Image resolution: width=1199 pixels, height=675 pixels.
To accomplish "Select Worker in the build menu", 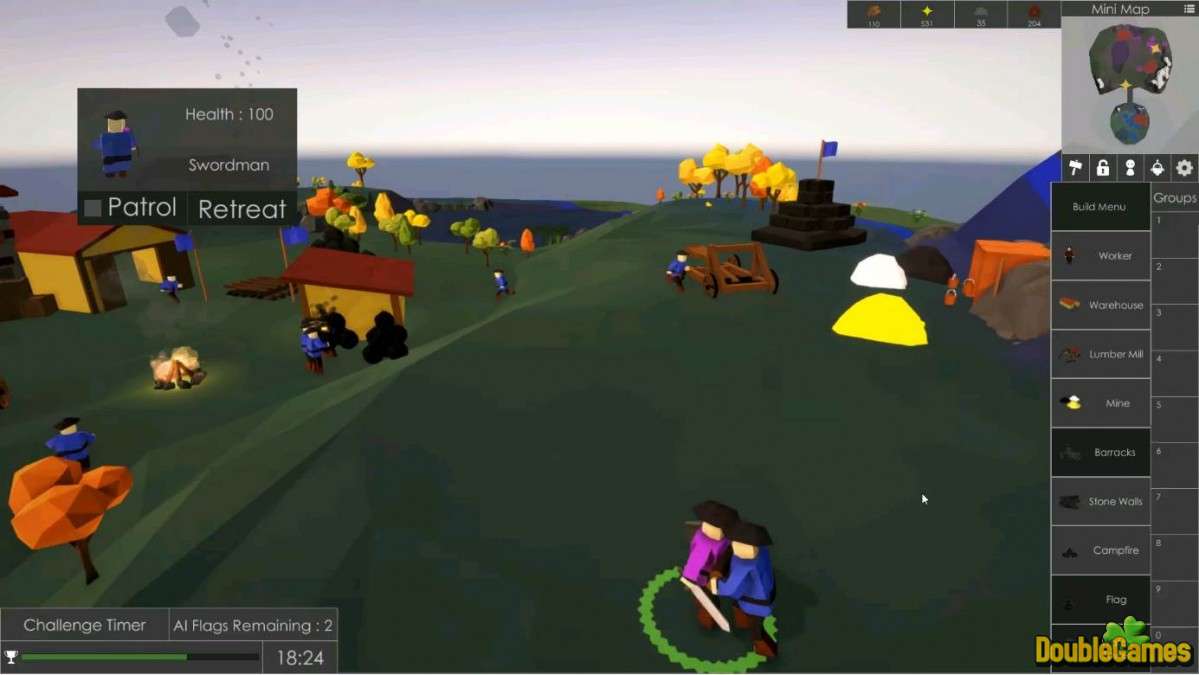I will pyautogui.click(x=1100, y=256).
